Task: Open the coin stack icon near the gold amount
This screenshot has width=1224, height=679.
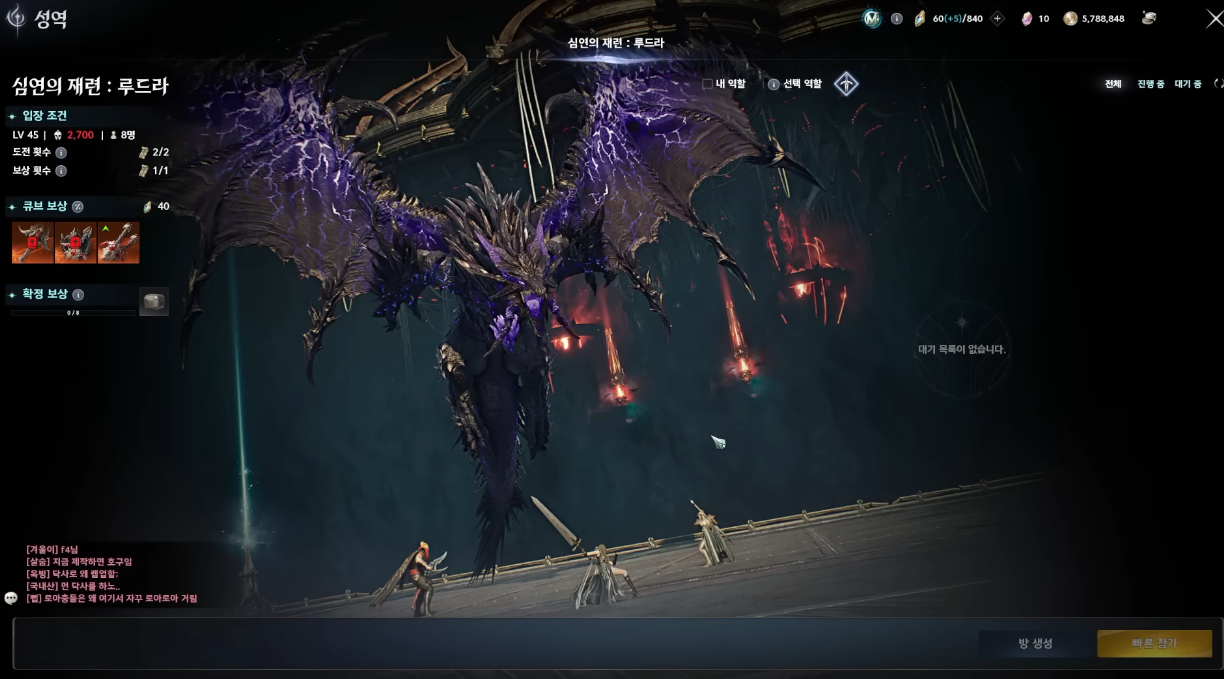Action: 1149,18
